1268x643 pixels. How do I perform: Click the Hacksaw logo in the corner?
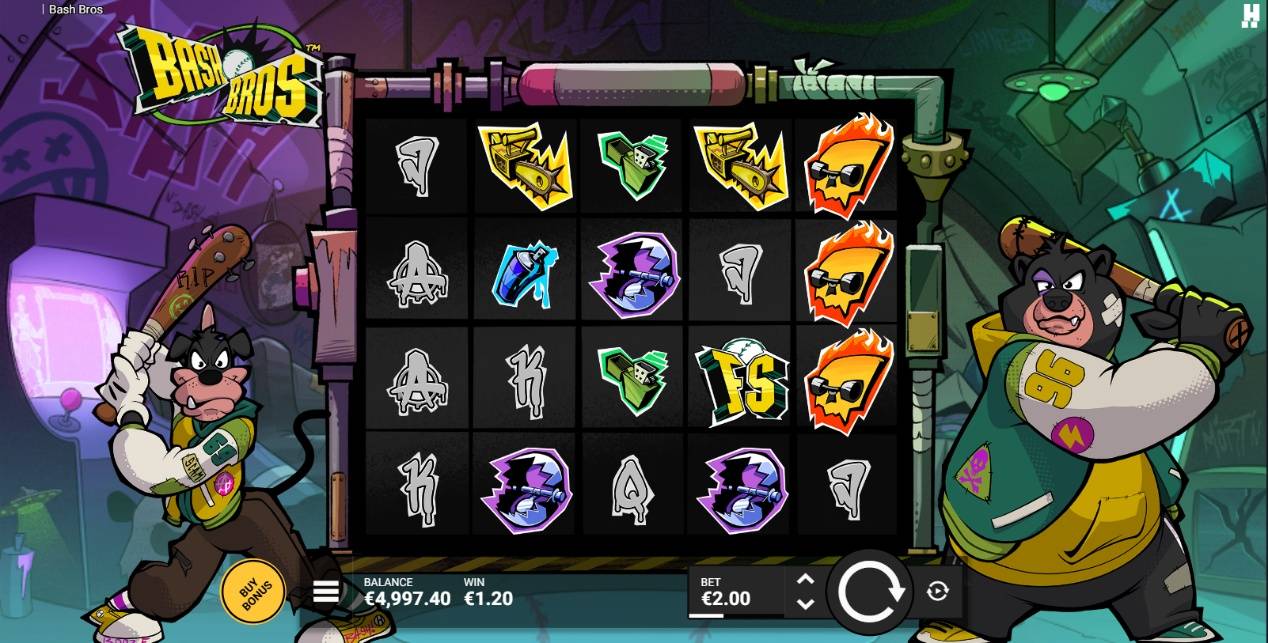1250,15
